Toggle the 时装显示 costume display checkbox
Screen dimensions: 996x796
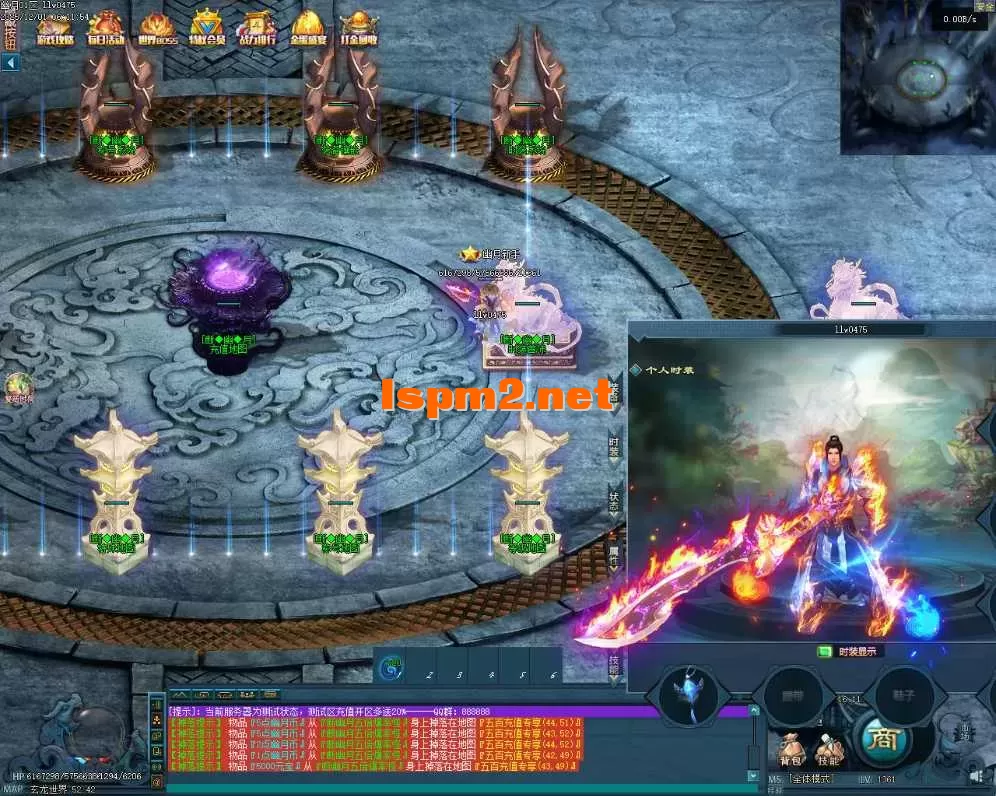(825, 651)
